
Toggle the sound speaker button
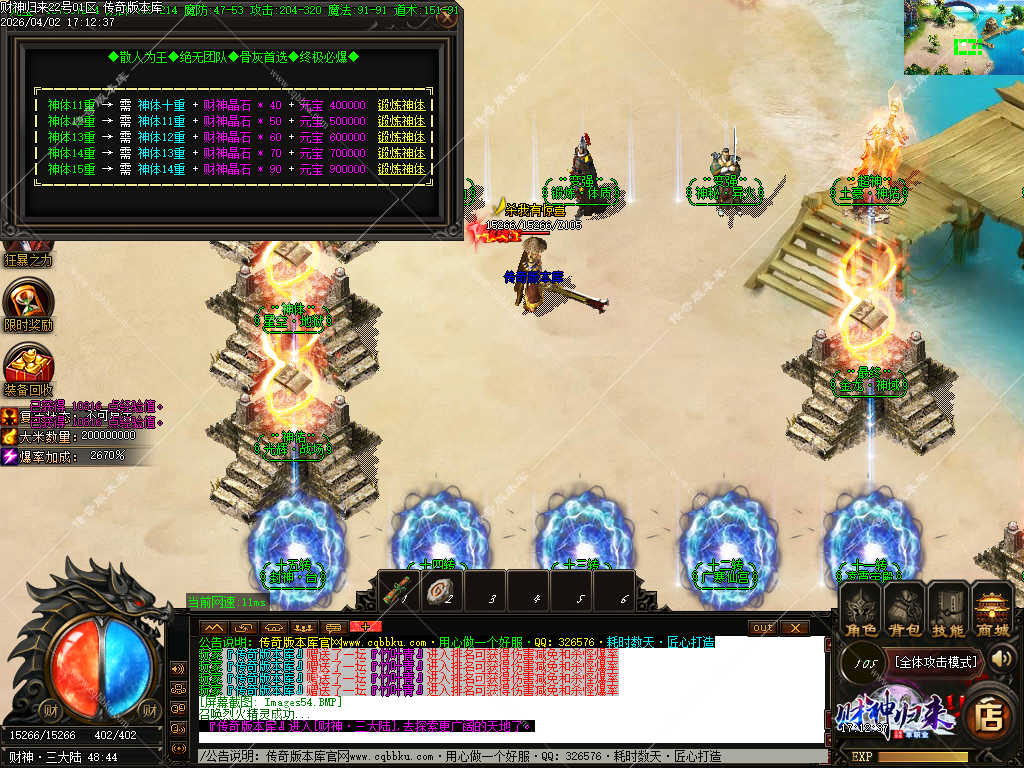1002,658
